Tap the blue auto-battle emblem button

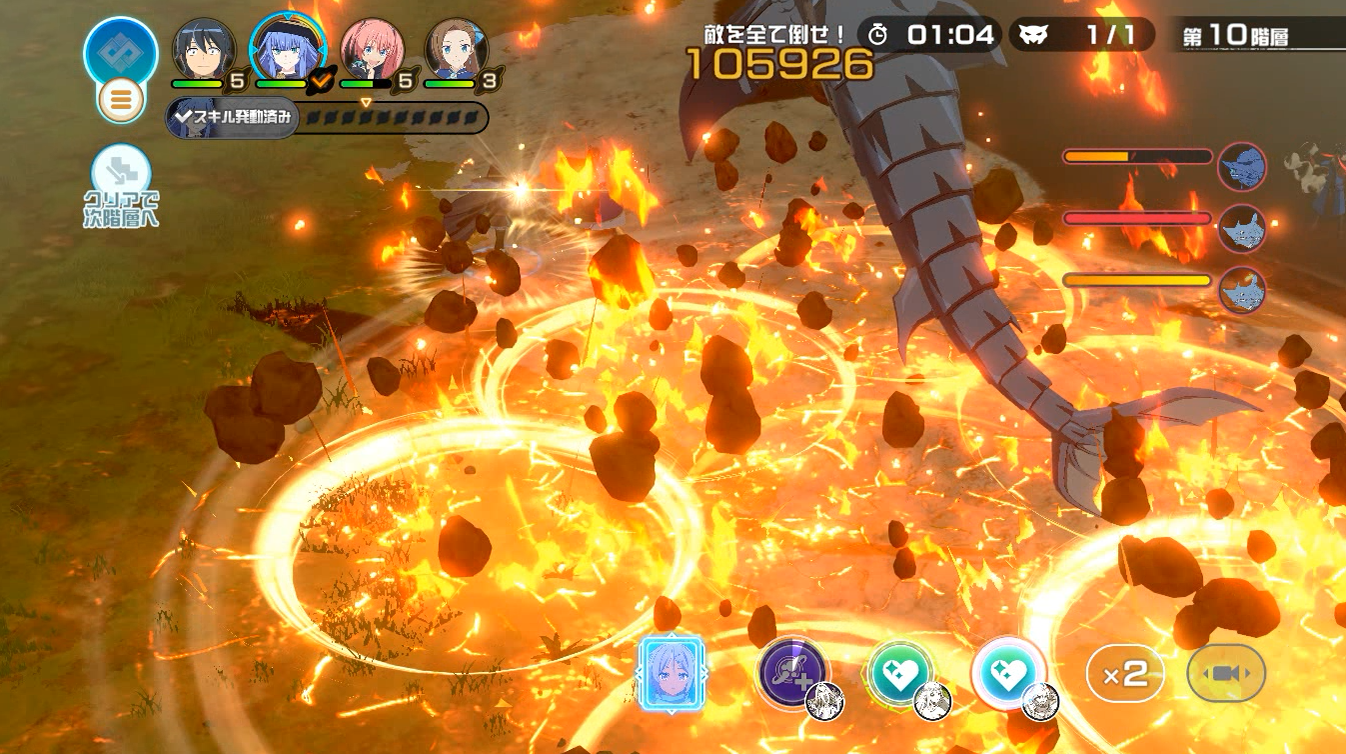tap(121, 49)
